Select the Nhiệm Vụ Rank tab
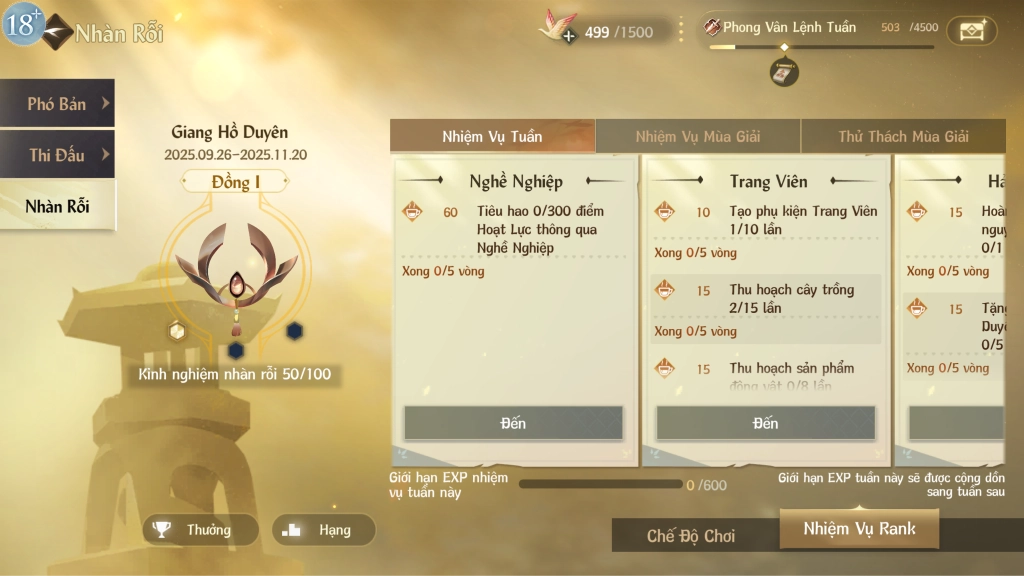This screenshot has width=1024, height=576. 859,529
